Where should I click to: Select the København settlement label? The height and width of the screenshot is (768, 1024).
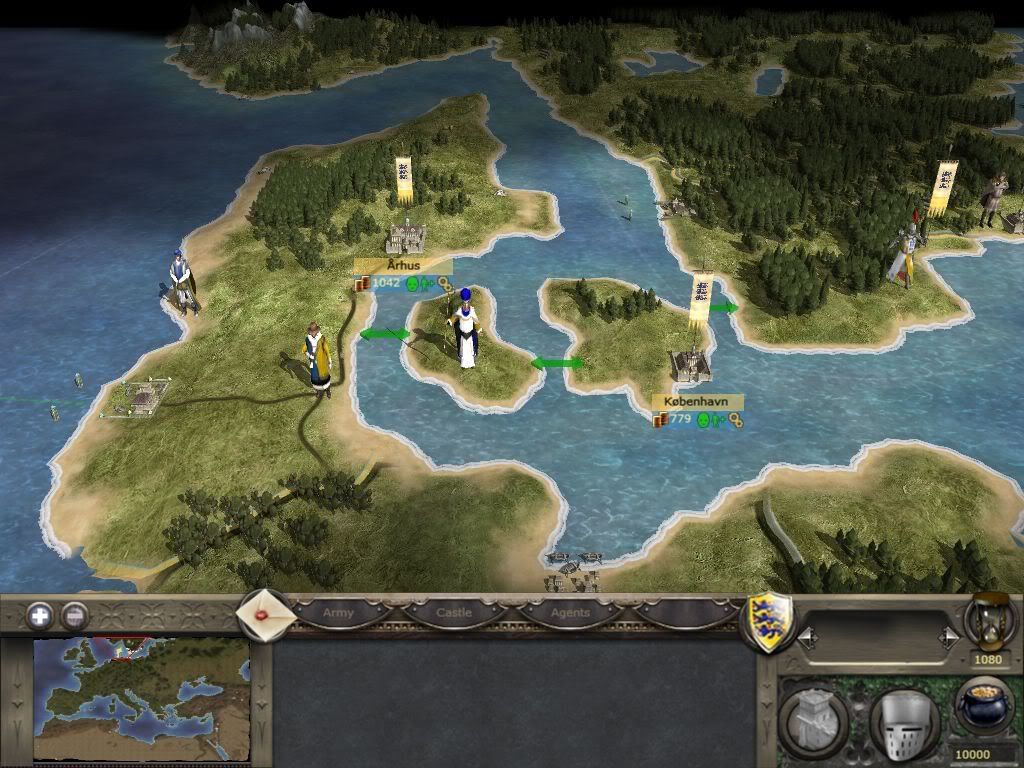tap(697, 401)
